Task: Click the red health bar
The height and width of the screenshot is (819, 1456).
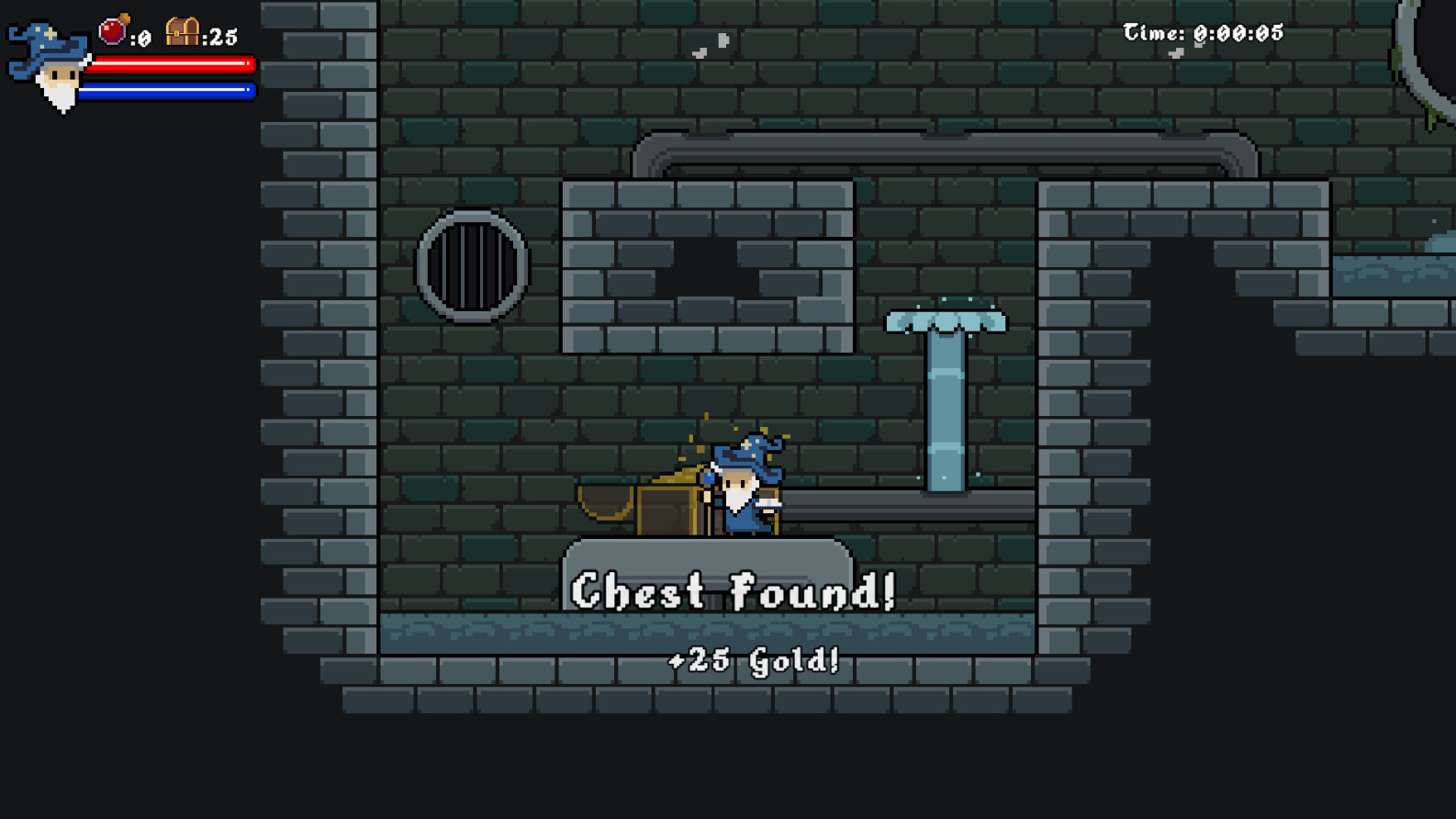Action: click(170, 64)
